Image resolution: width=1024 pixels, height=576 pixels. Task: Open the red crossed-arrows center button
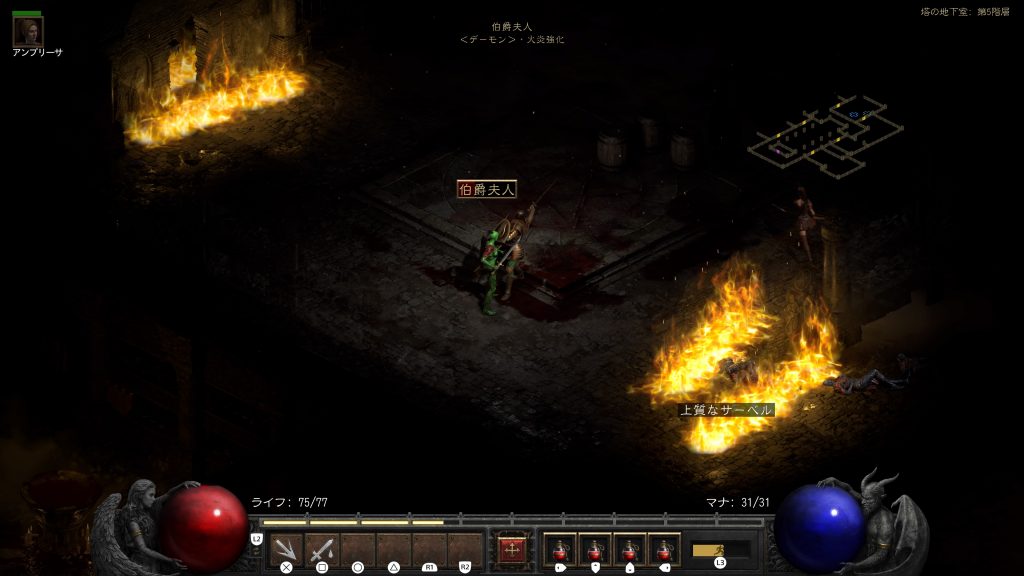512,550
